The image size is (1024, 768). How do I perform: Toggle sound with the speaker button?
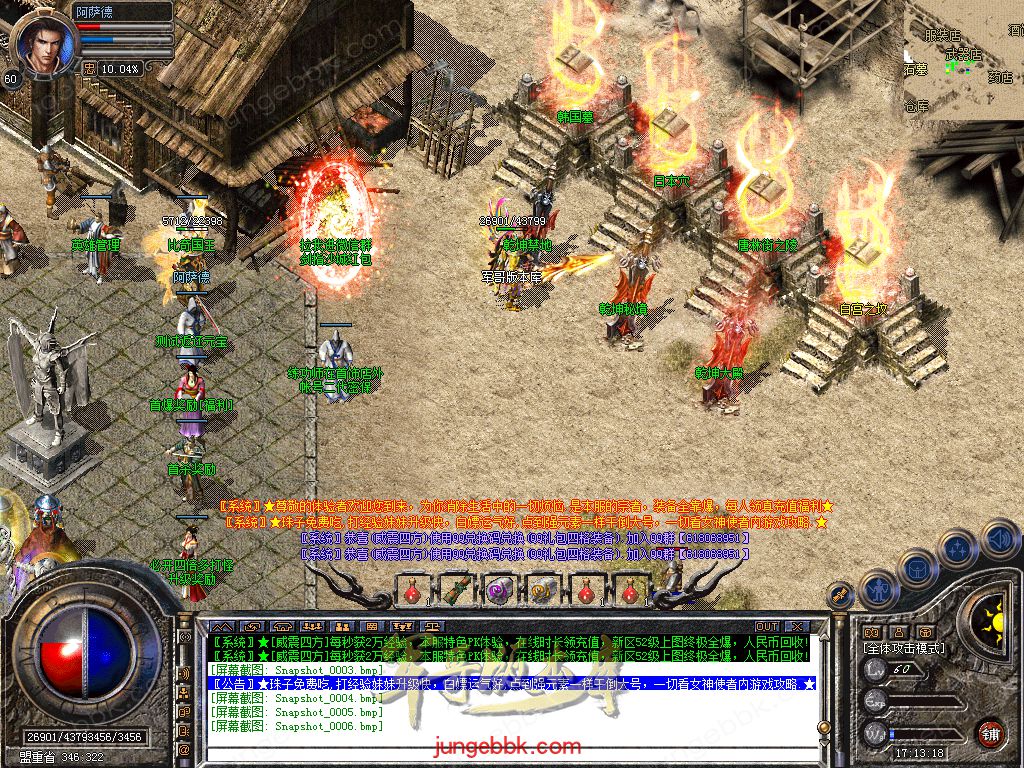(998, 538)
